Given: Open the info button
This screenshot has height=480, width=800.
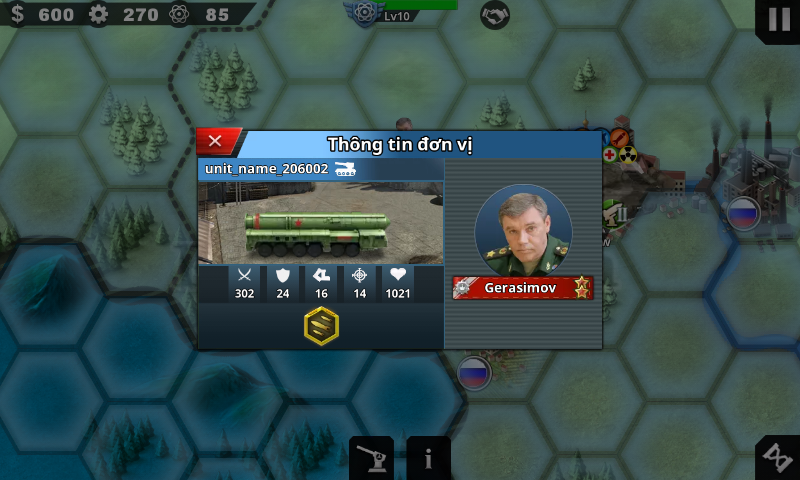Looking at the screenshot, I should [x=428, y=459].
